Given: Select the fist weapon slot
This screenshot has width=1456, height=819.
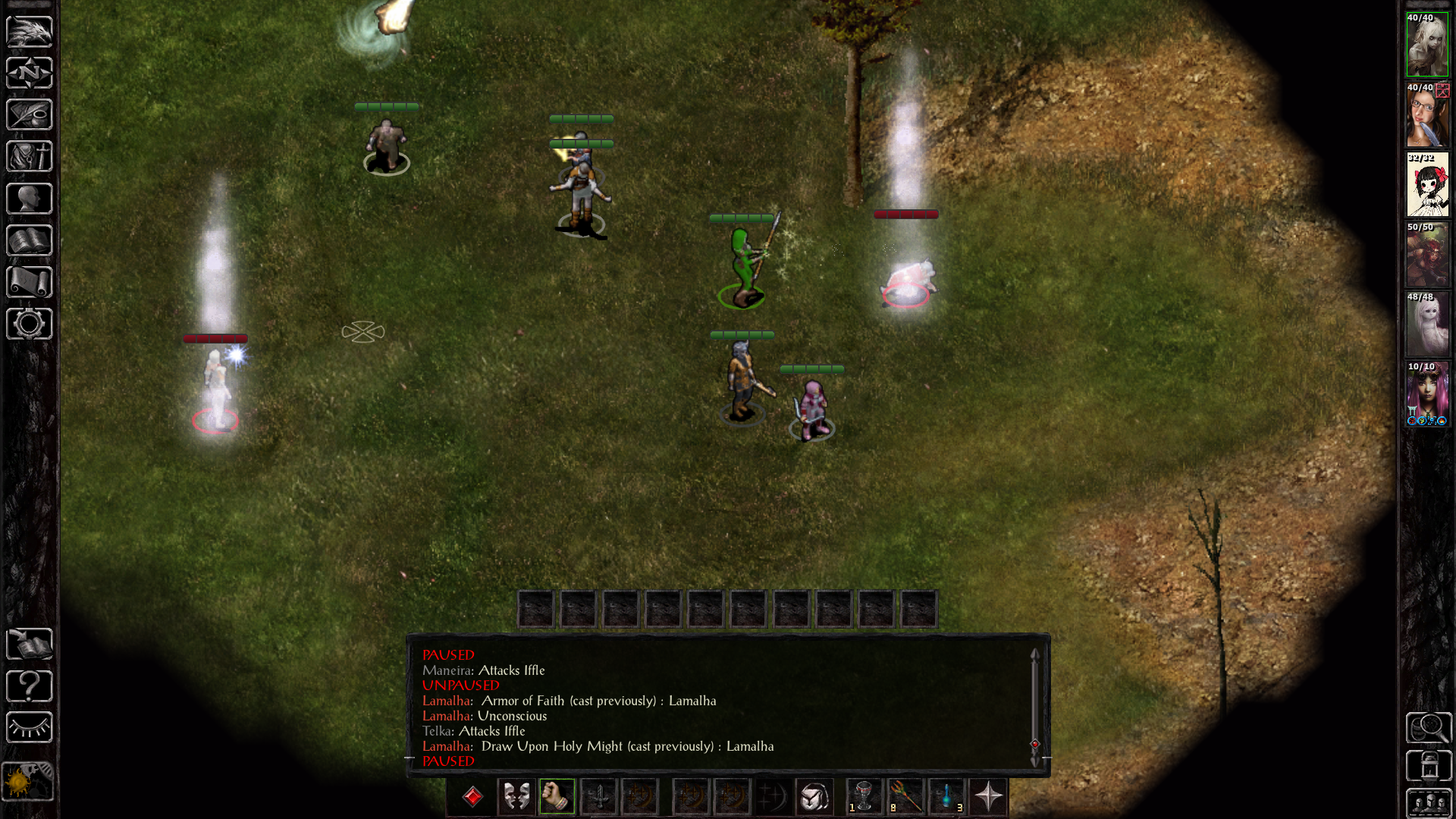Looking at the screenshot, I should pyautogui.click(x=557, y=797).
